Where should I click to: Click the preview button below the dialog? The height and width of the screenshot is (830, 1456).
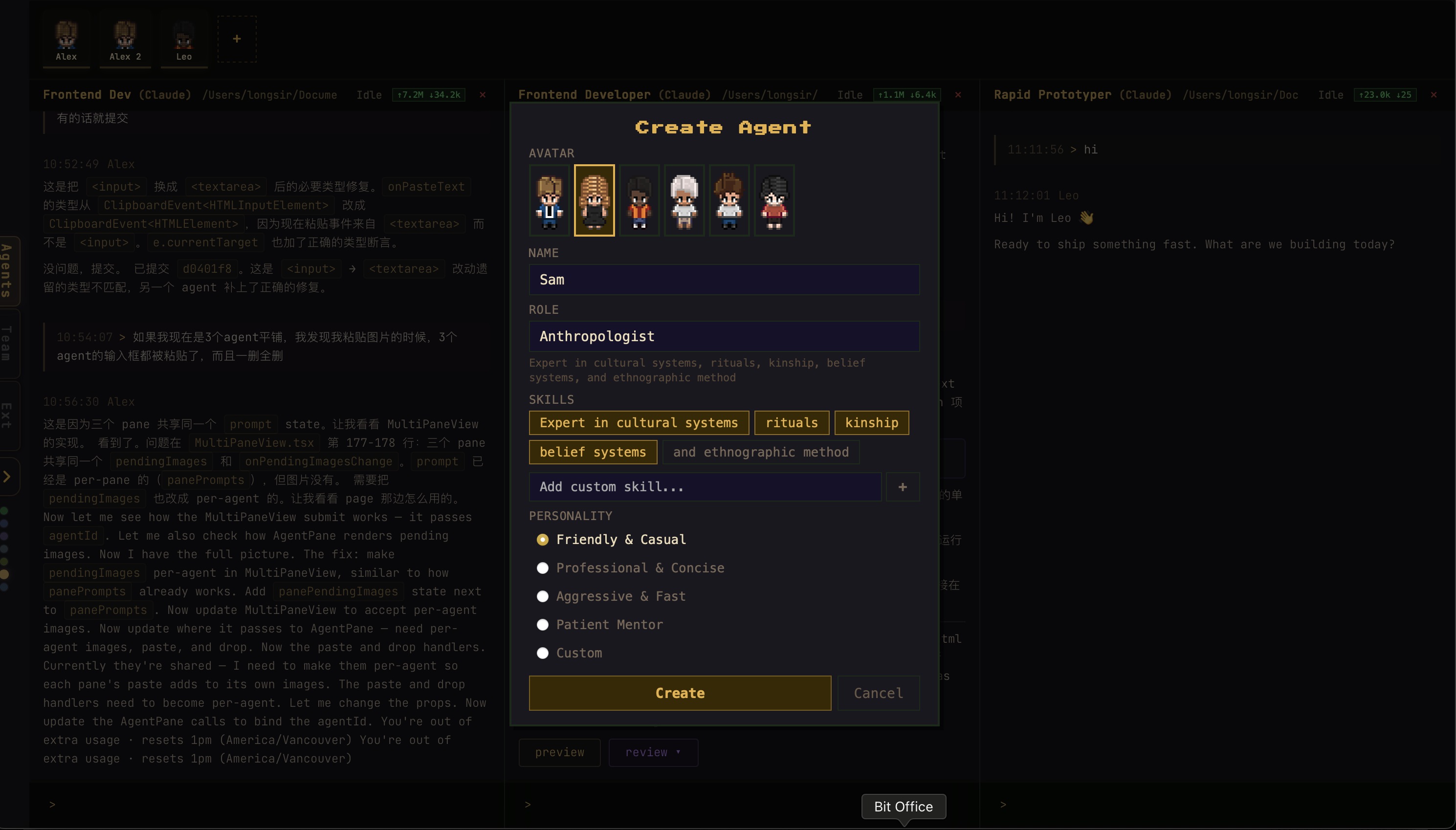click(x=559, y=752)
